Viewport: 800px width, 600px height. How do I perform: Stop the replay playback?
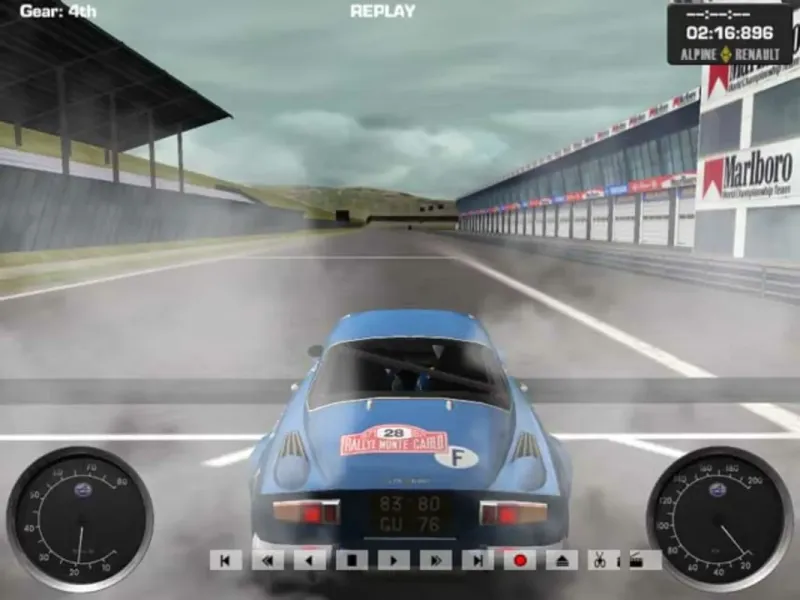tap(352, 560)
